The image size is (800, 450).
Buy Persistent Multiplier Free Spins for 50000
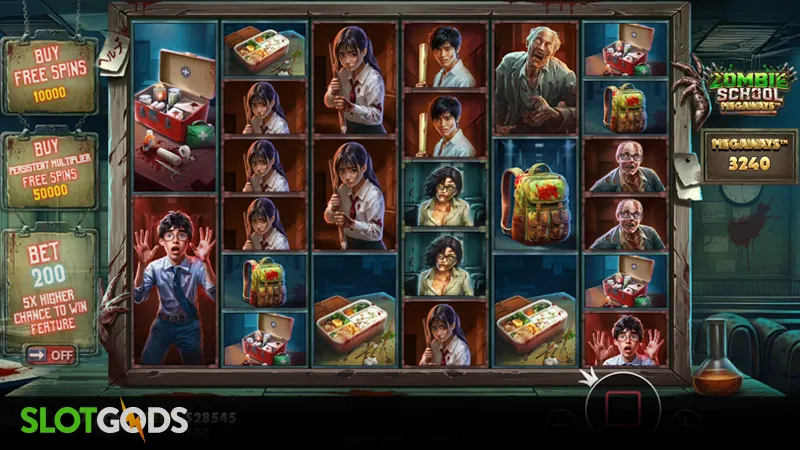(49, 170)
